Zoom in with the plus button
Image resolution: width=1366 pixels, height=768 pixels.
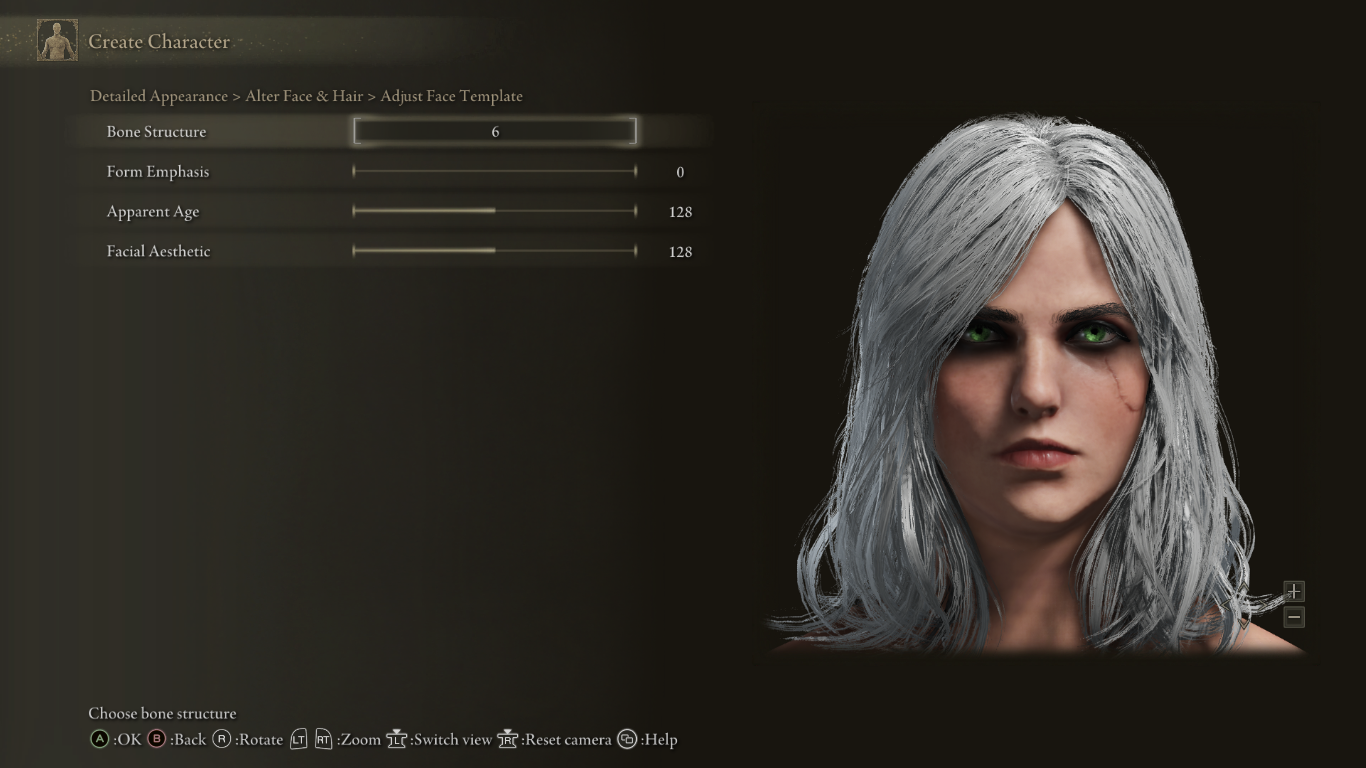(x=1294, y=591)
